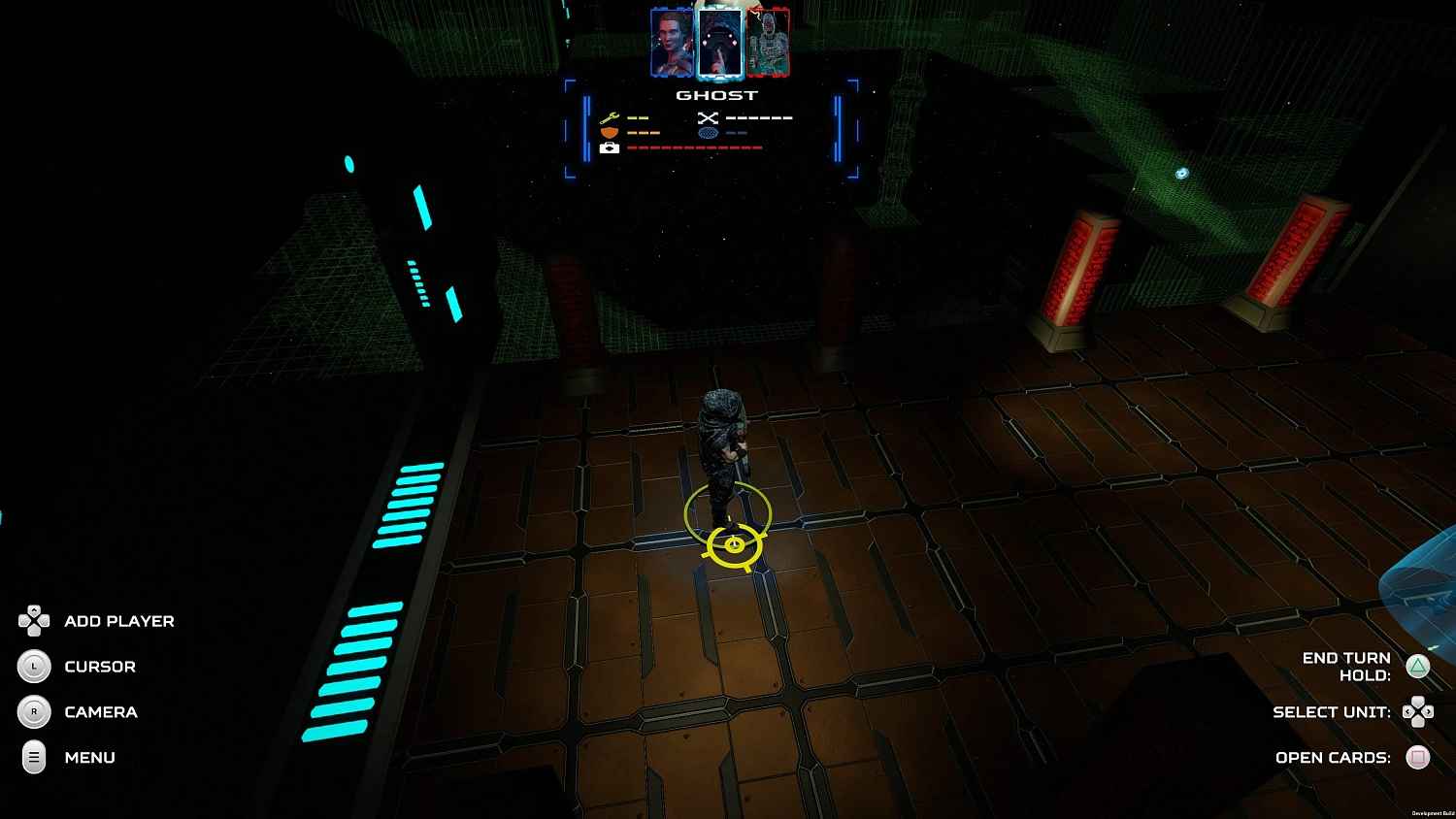Click the pink square OPEN CARDS icon

[1418, 758]
